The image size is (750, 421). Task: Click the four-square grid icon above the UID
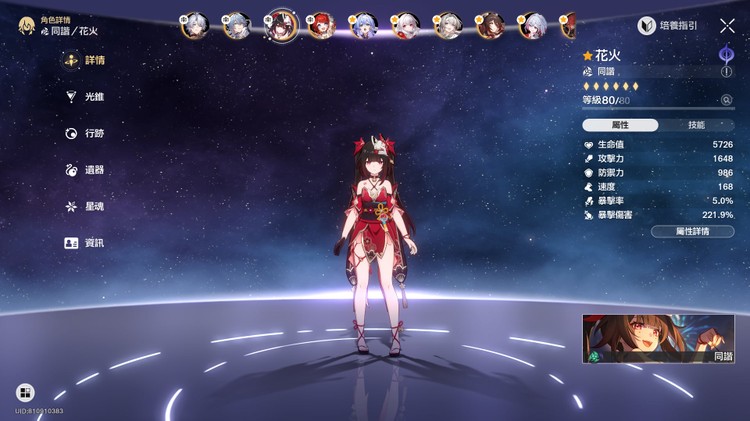pos(25,393)
